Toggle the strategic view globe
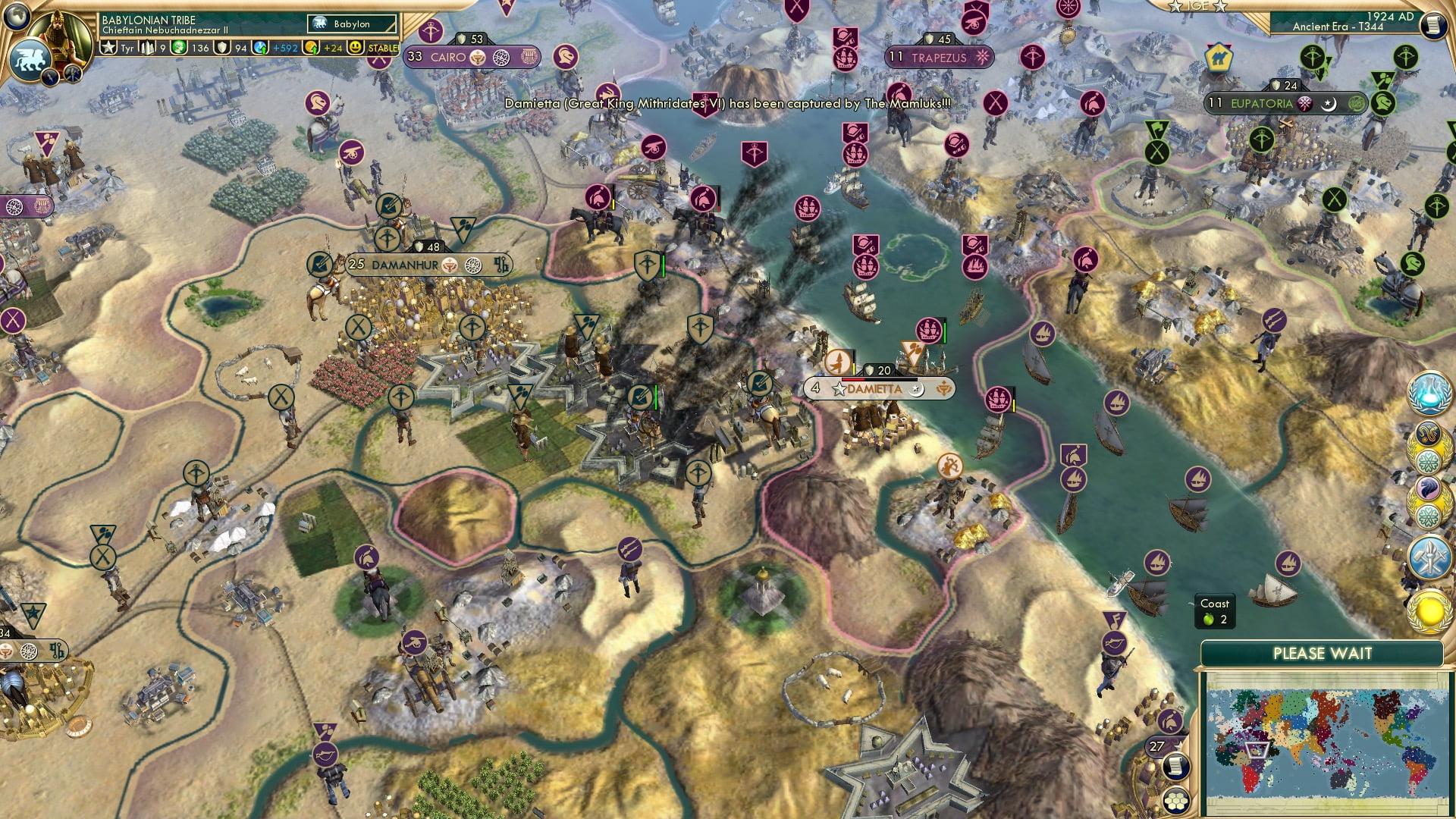Image resolution: width=1456 pixels, height=819 pixels. coord(17,17)
